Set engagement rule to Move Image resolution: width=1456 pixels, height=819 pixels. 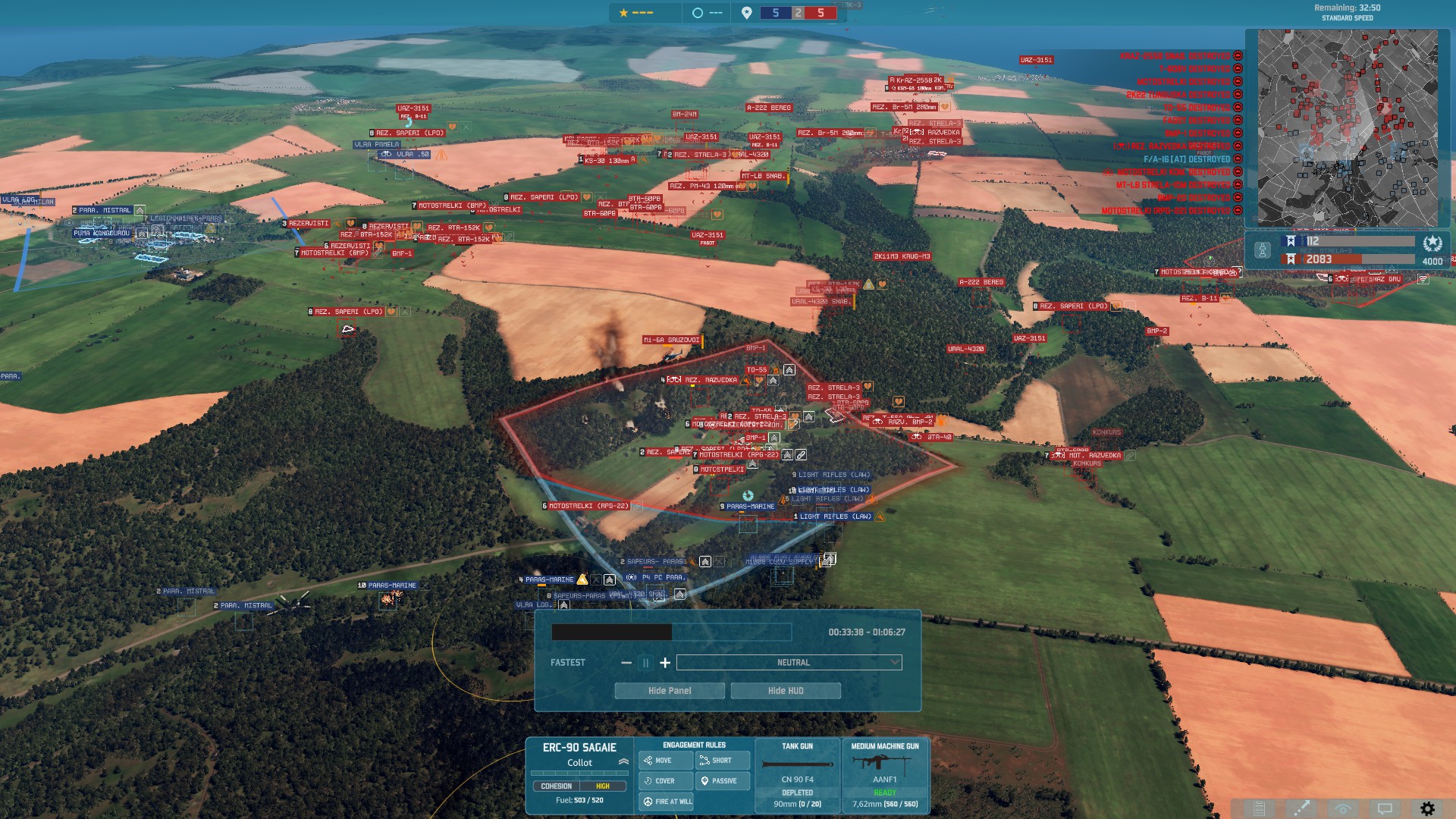tap(665, 761)
